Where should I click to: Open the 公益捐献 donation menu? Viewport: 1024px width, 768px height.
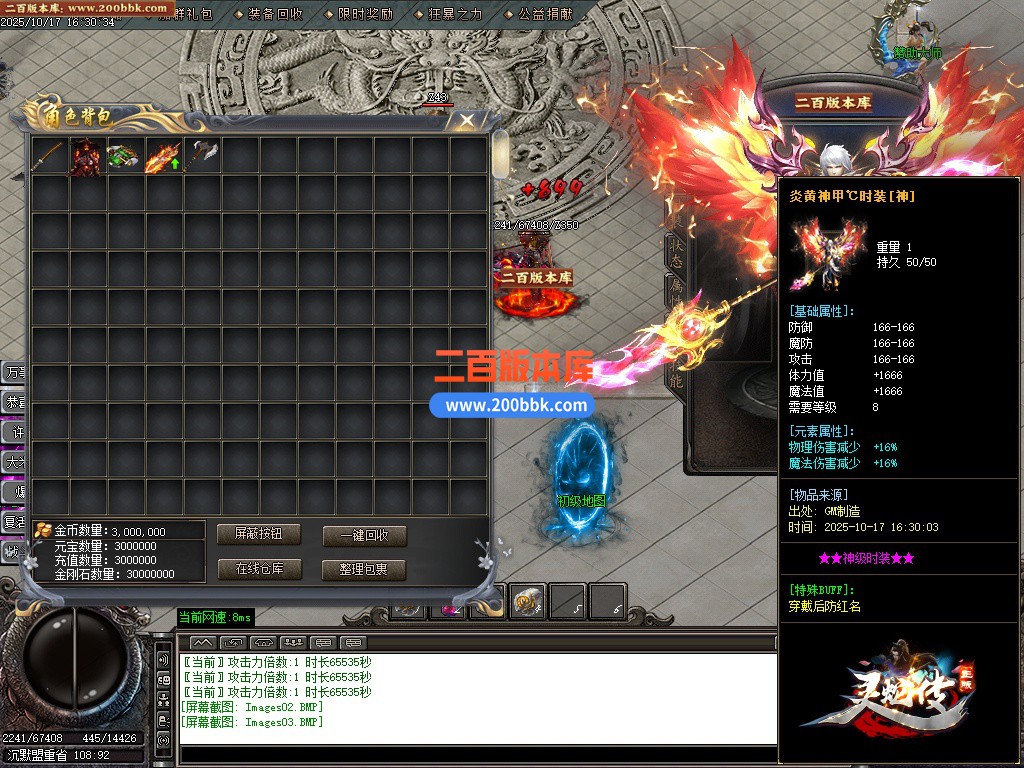tap(546, 14)
